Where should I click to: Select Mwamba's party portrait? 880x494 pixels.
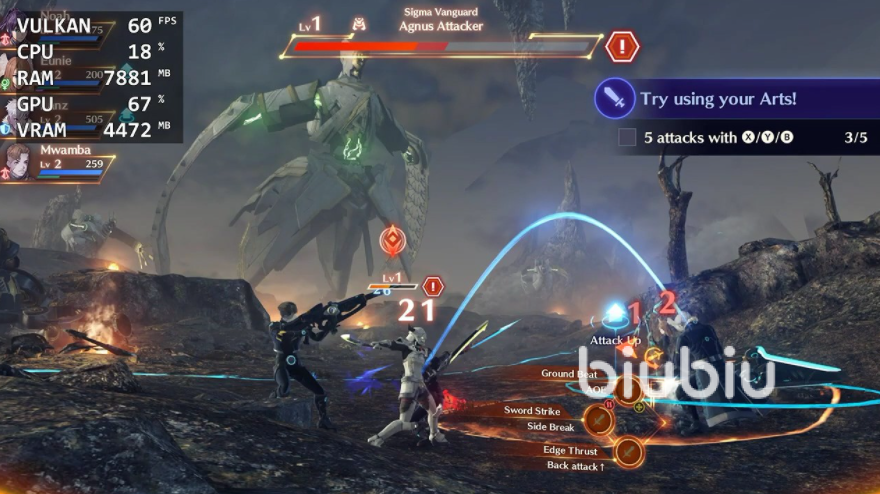[19, 161]
